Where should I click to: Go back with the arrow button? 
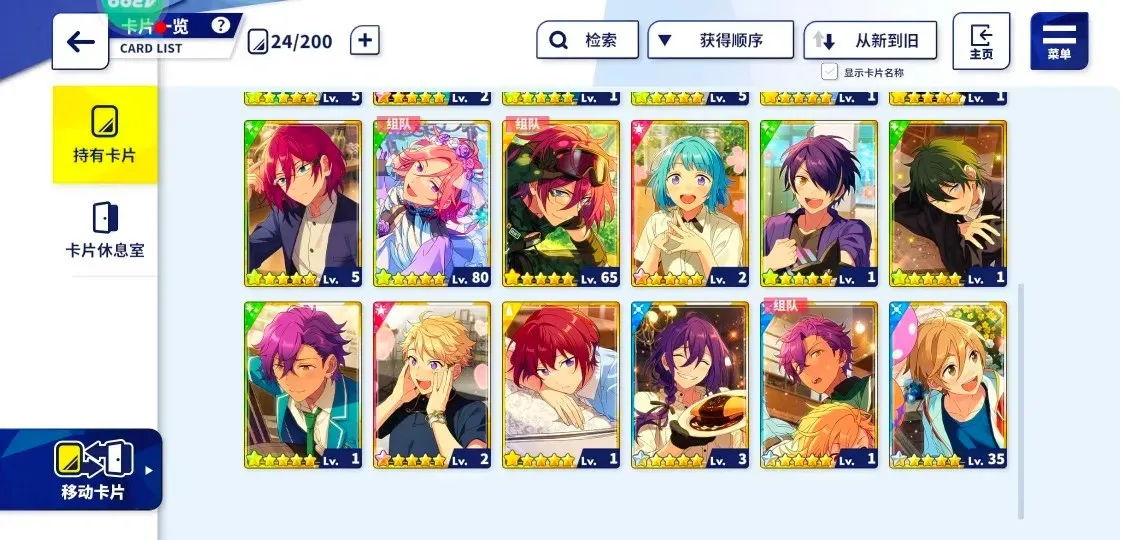click(80, 42)
